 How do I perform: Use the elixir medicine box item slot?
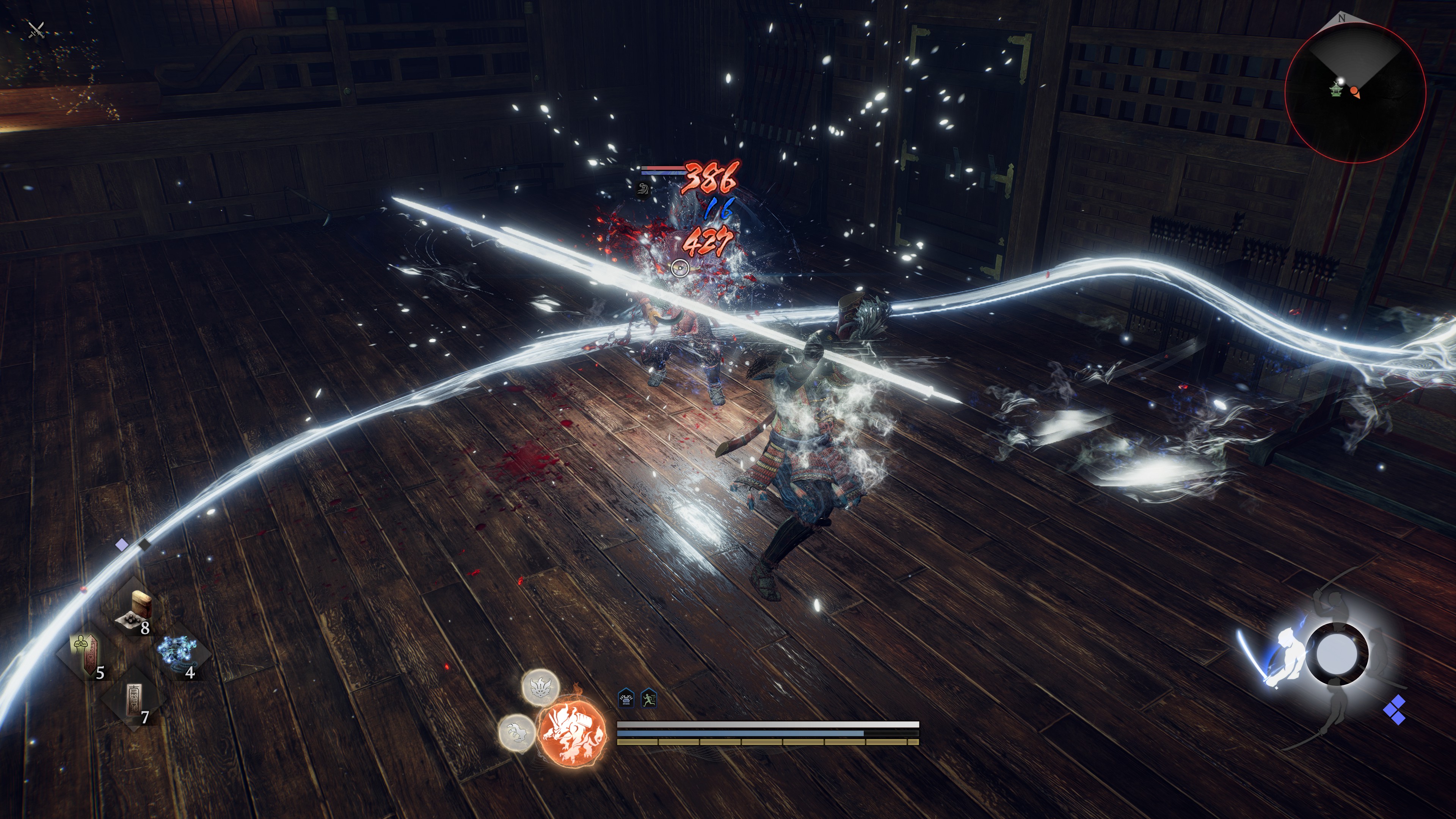(136, 609)
